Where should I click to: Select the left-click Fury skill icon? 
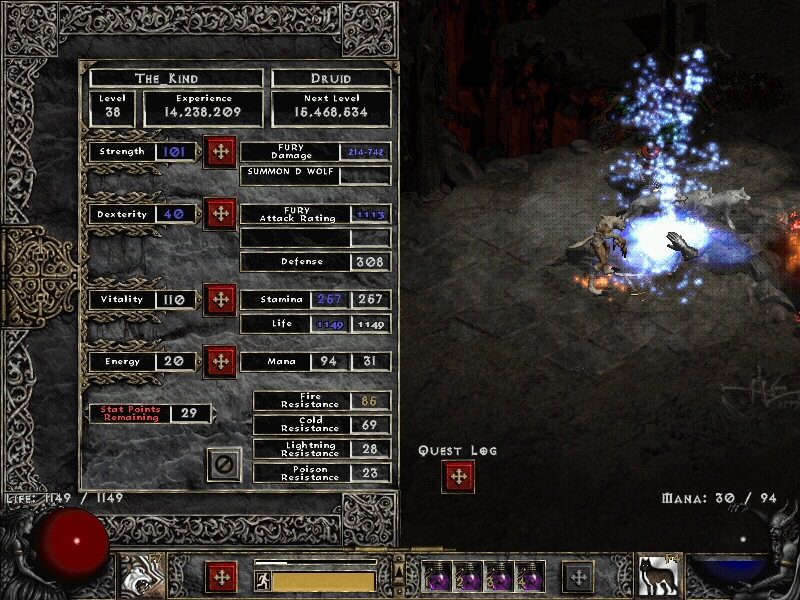142,576
